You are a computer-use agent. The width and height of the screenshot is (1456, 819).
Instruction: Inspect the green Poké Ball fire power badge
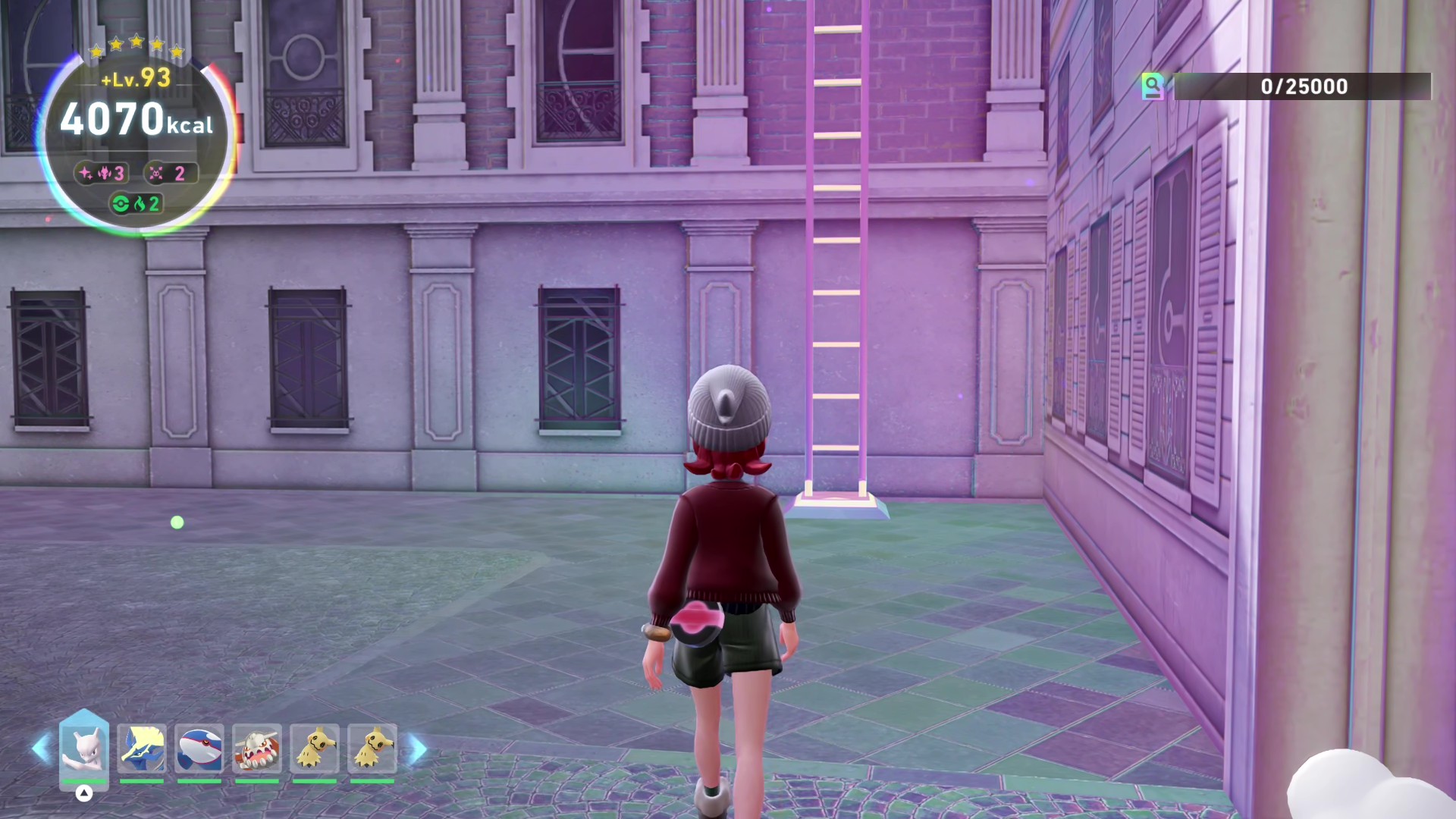click(x=136, y=204)
